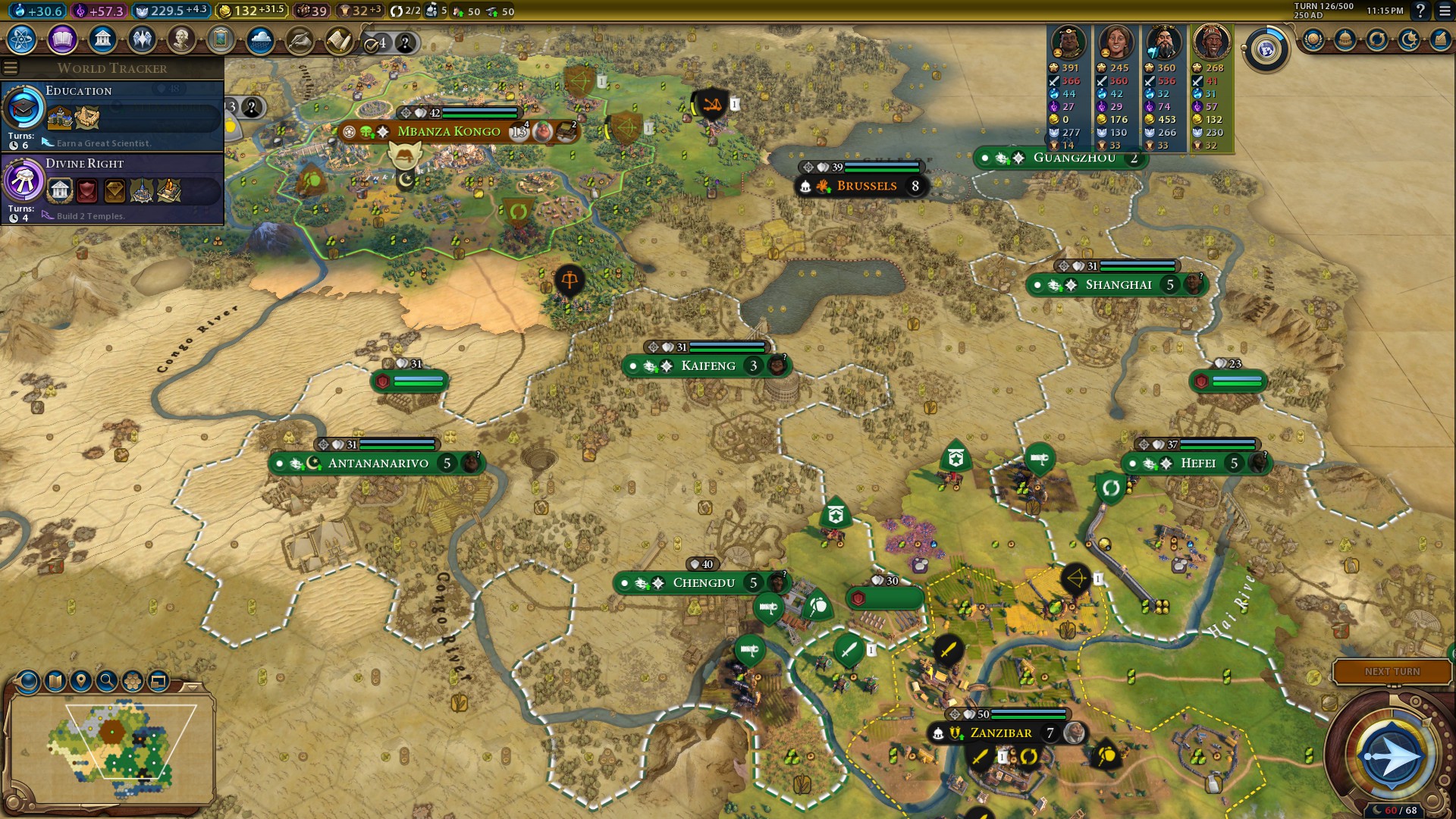This screenshot has height=819, width=1456.
Task: Collapse the minimap with the down arrow
Action: click(x=193, y=687)
